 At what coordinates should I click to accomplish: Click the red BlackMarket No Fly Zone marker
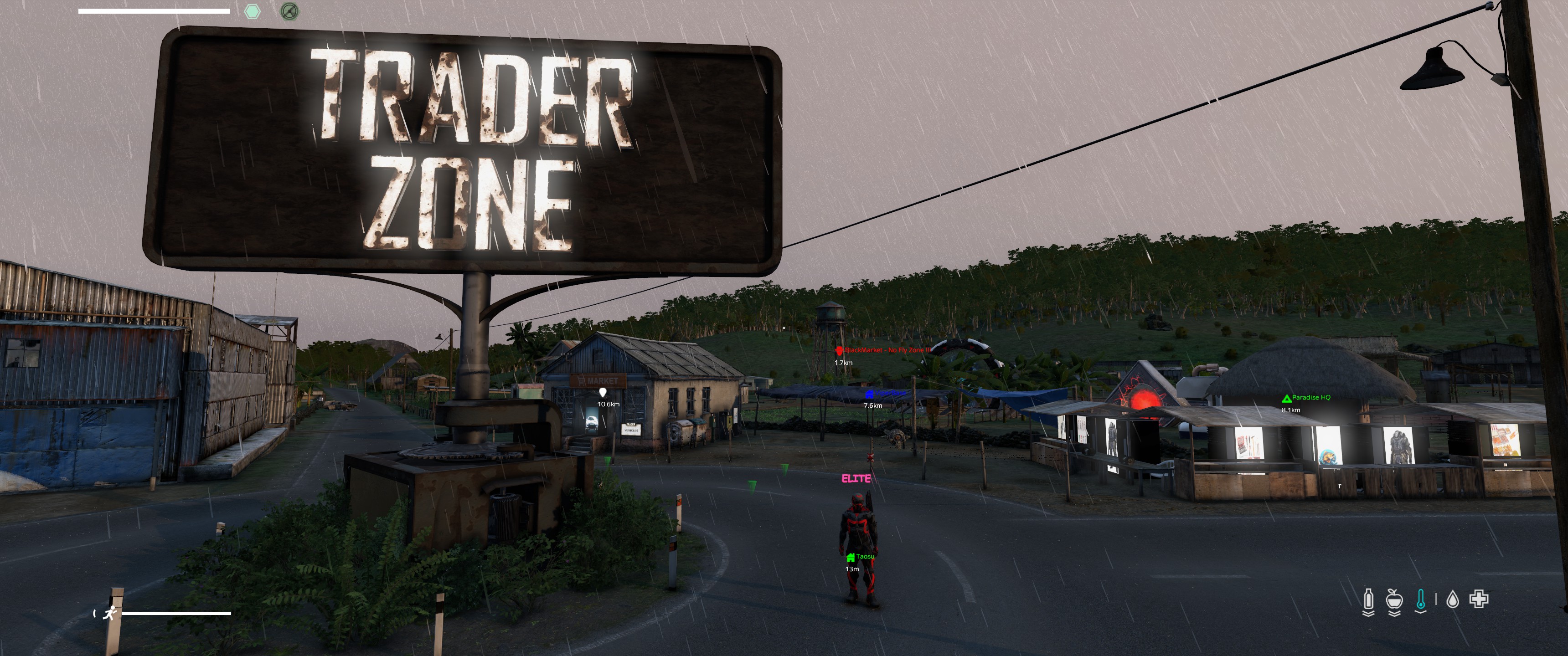[x=840, y=350]
